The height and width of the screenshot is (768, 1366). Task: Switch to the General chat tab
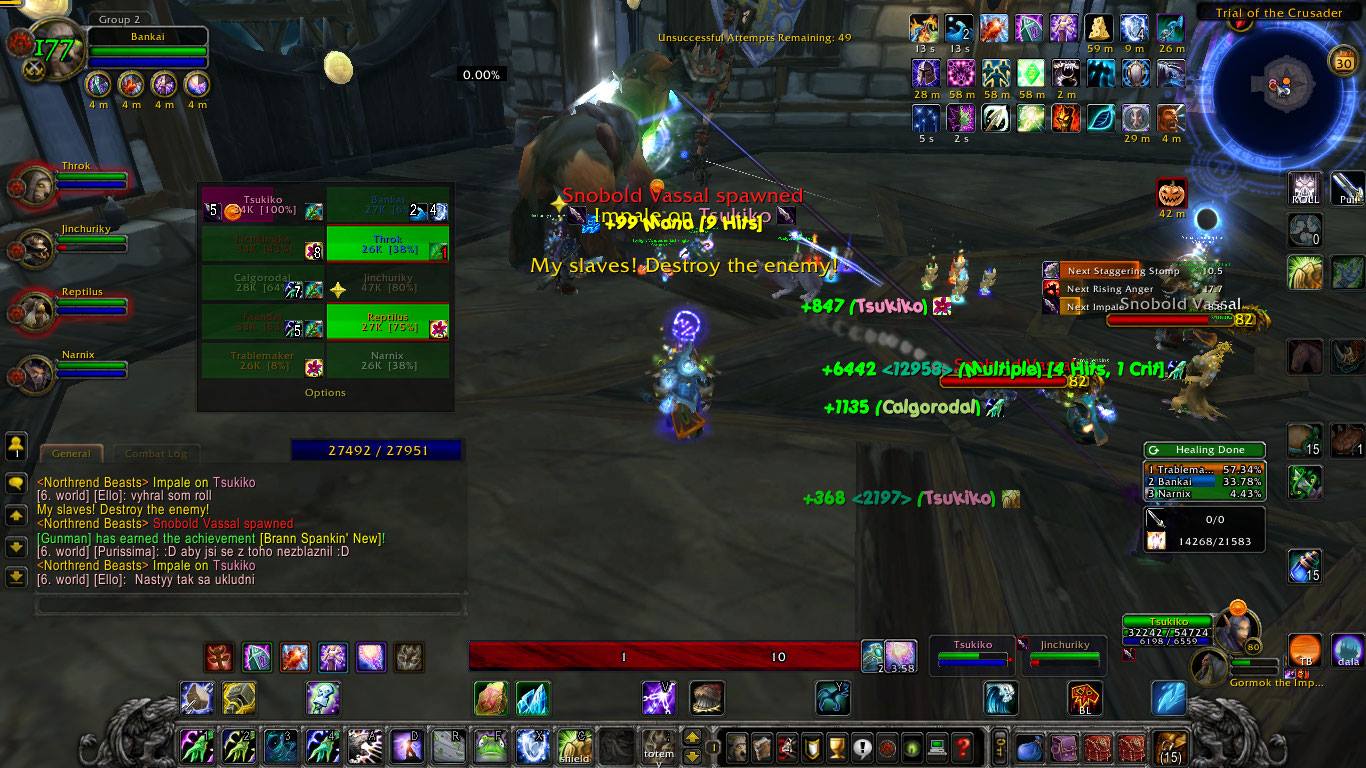coord(71,453)
